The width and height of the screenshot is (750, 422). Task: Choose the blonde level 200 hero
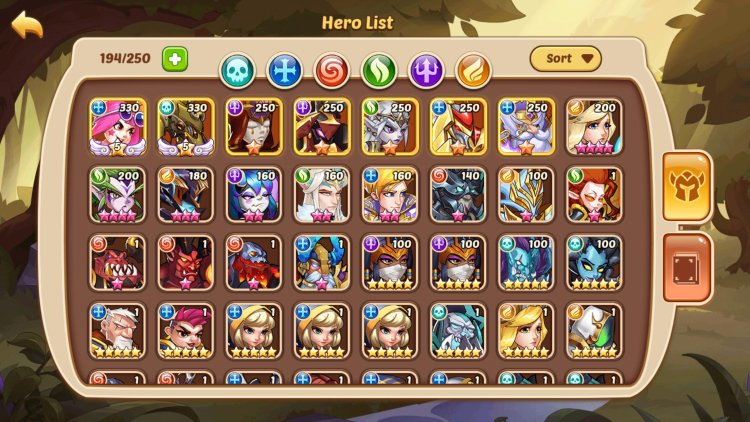click(594, 126)
